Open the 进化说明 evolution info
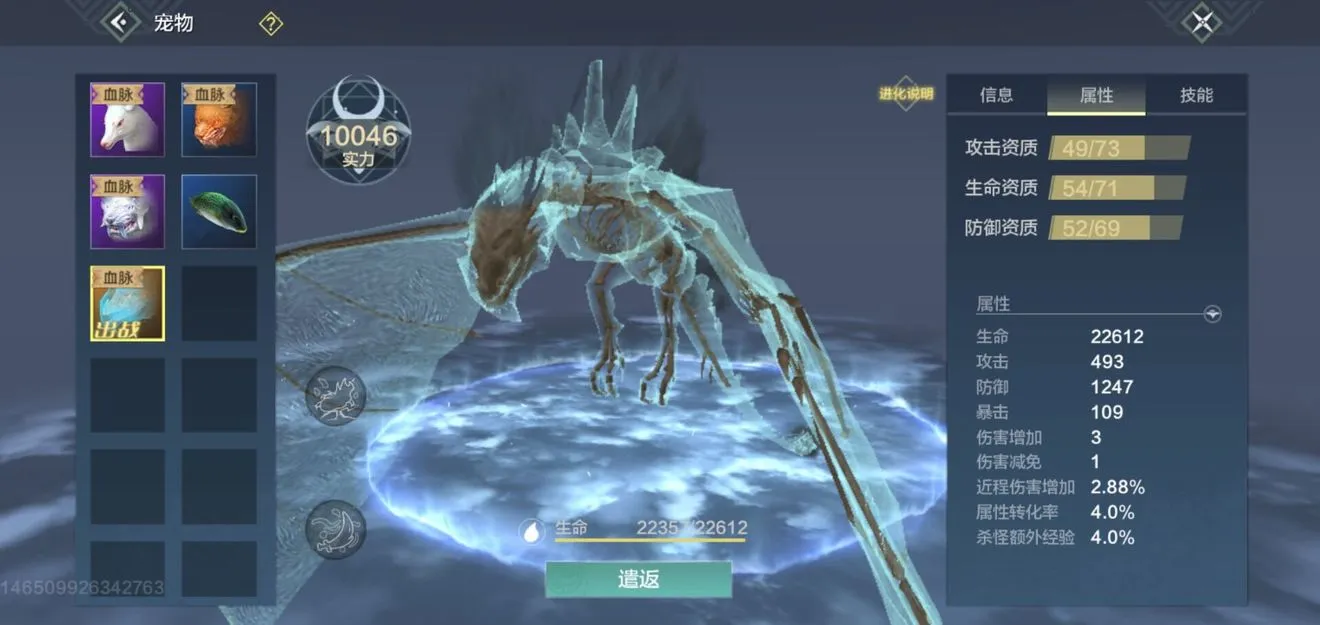Viewport: 1320px width, 625px height. [906, 94]
